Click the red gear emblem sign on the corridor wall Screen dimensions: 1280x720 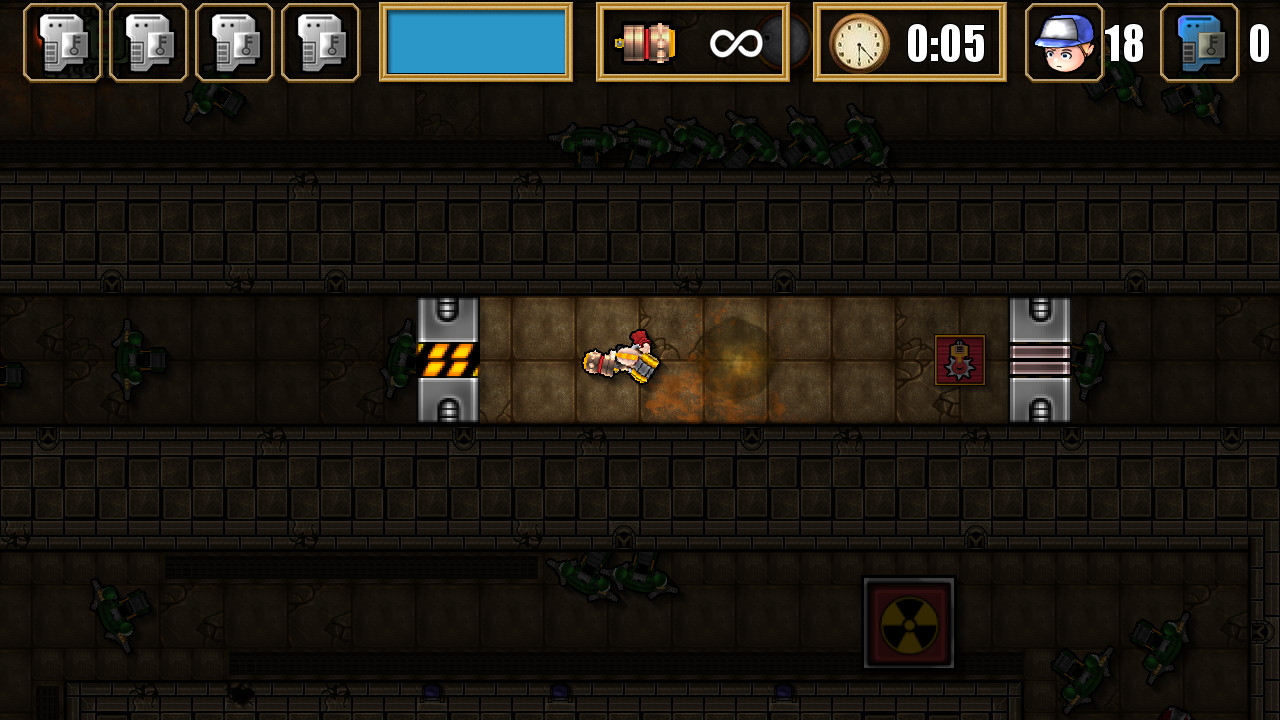[x=960, y=360]
